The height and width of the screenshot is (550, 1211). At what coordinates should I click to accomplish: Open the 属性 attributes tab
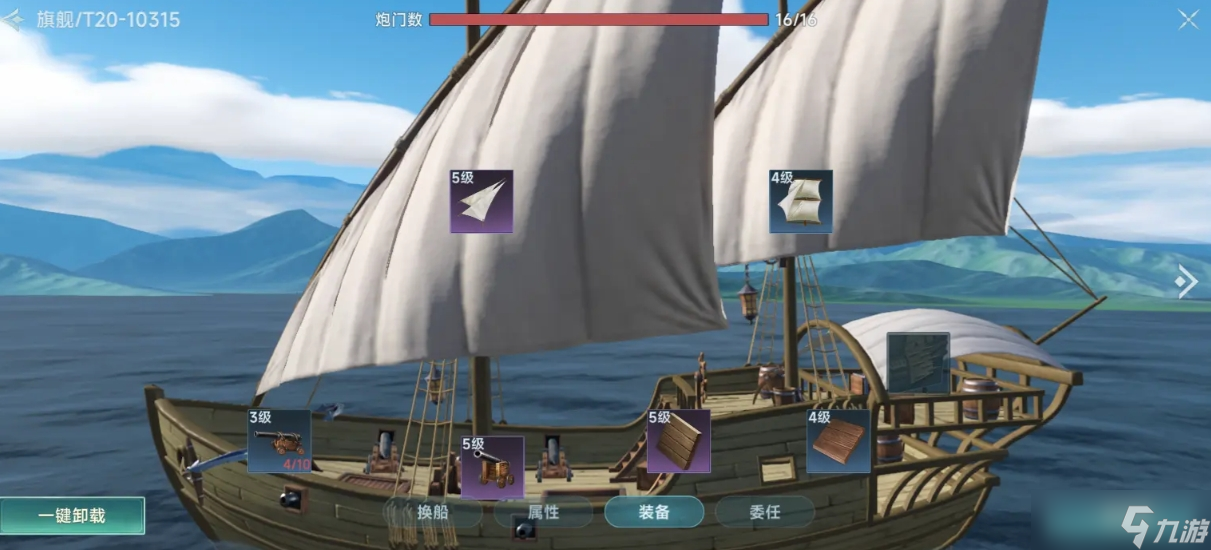tap(543, 513)
